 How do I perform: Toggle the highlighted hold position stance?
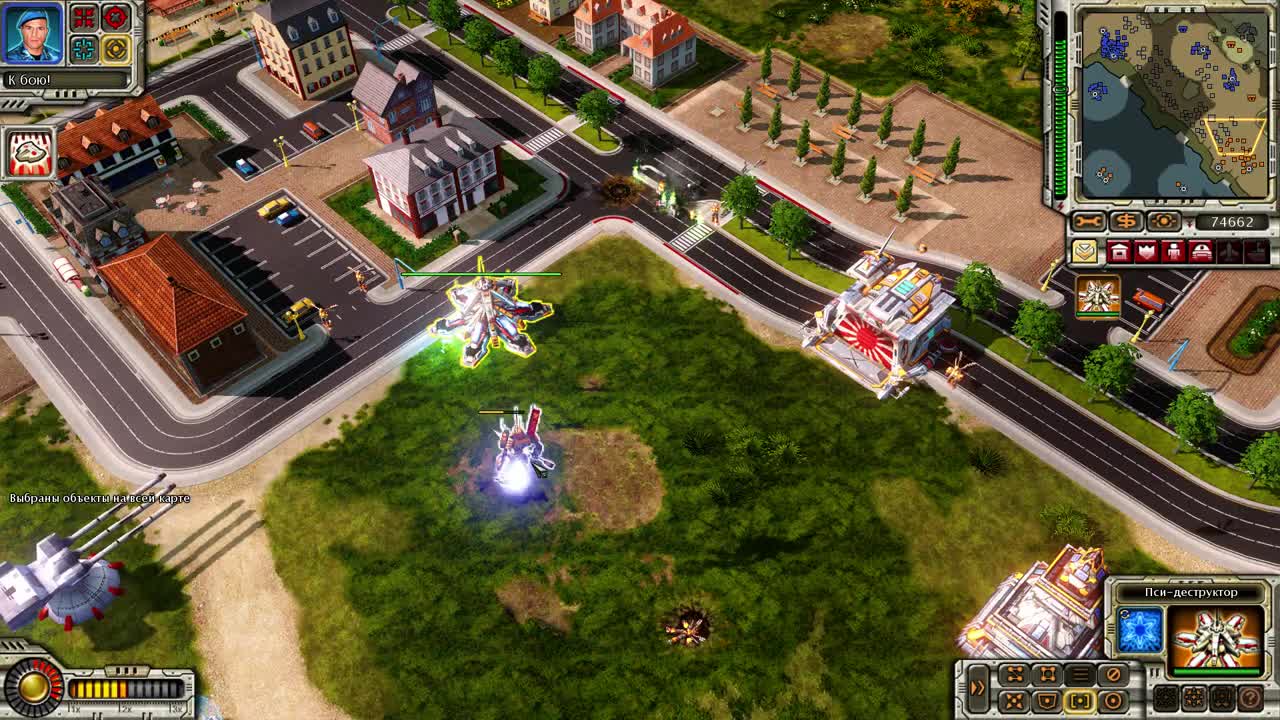click(1079, 700)
